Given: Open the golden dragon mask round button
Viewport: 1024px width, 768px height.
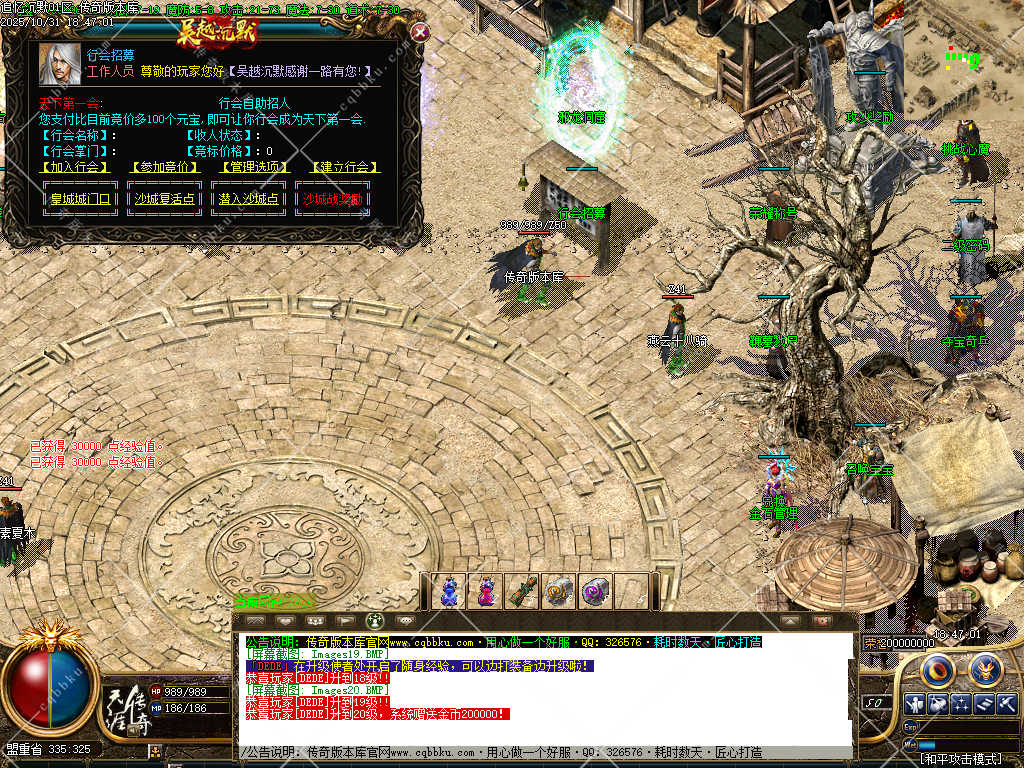Looking at the screenshot, I should point(984,668).
